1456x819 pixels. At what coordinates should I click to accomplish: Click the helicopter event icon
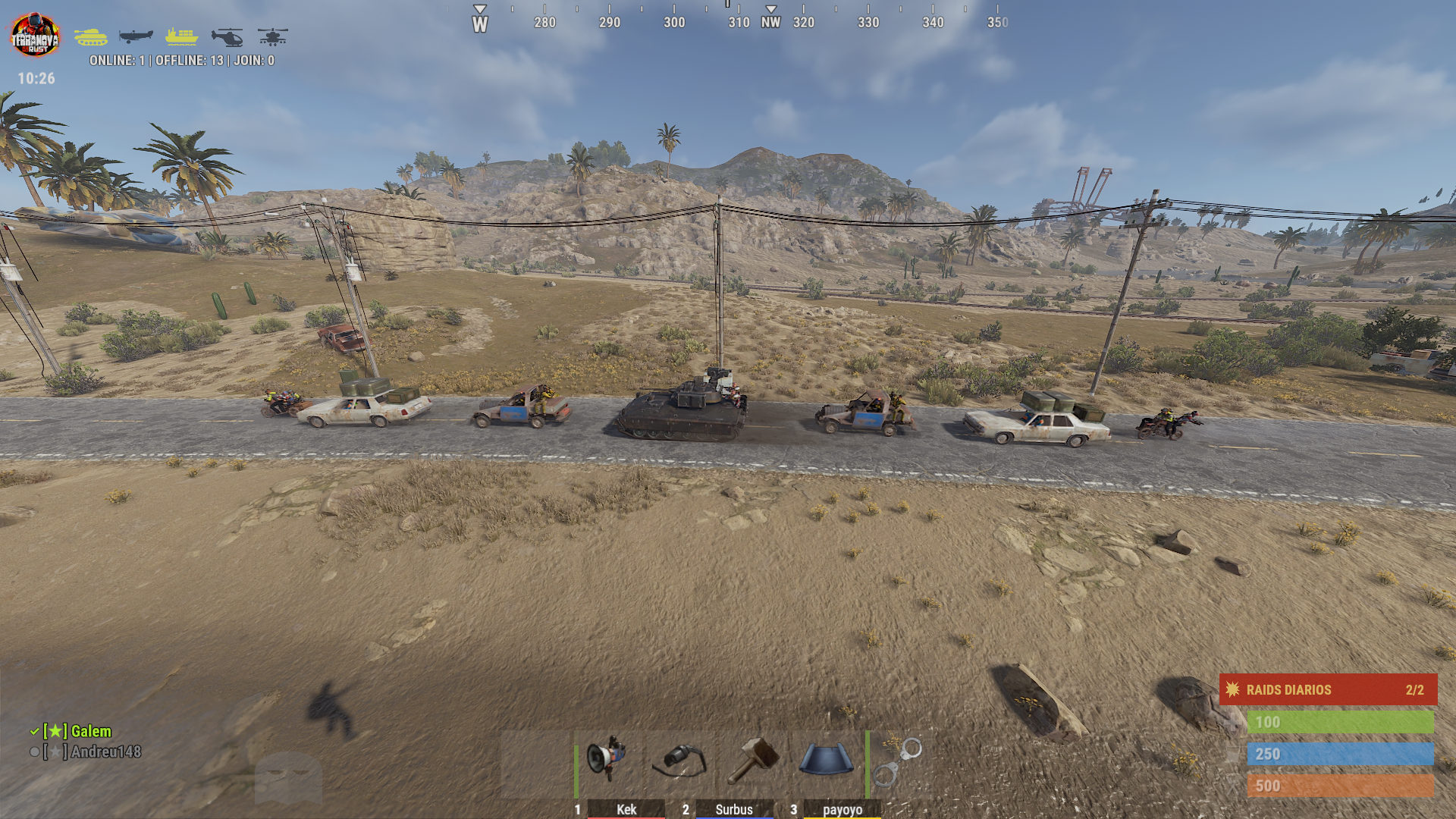227,36
